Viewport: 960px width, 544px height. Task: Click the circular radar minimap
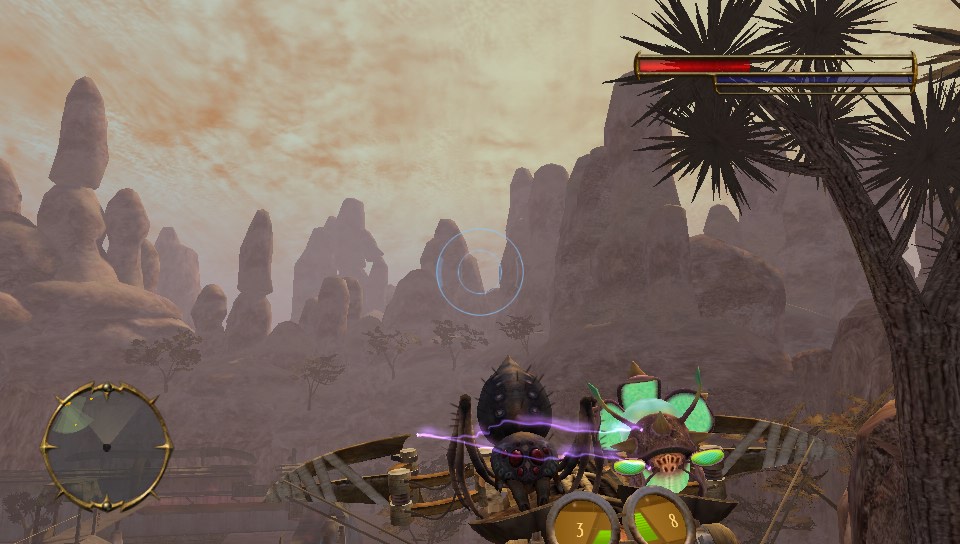106,446
